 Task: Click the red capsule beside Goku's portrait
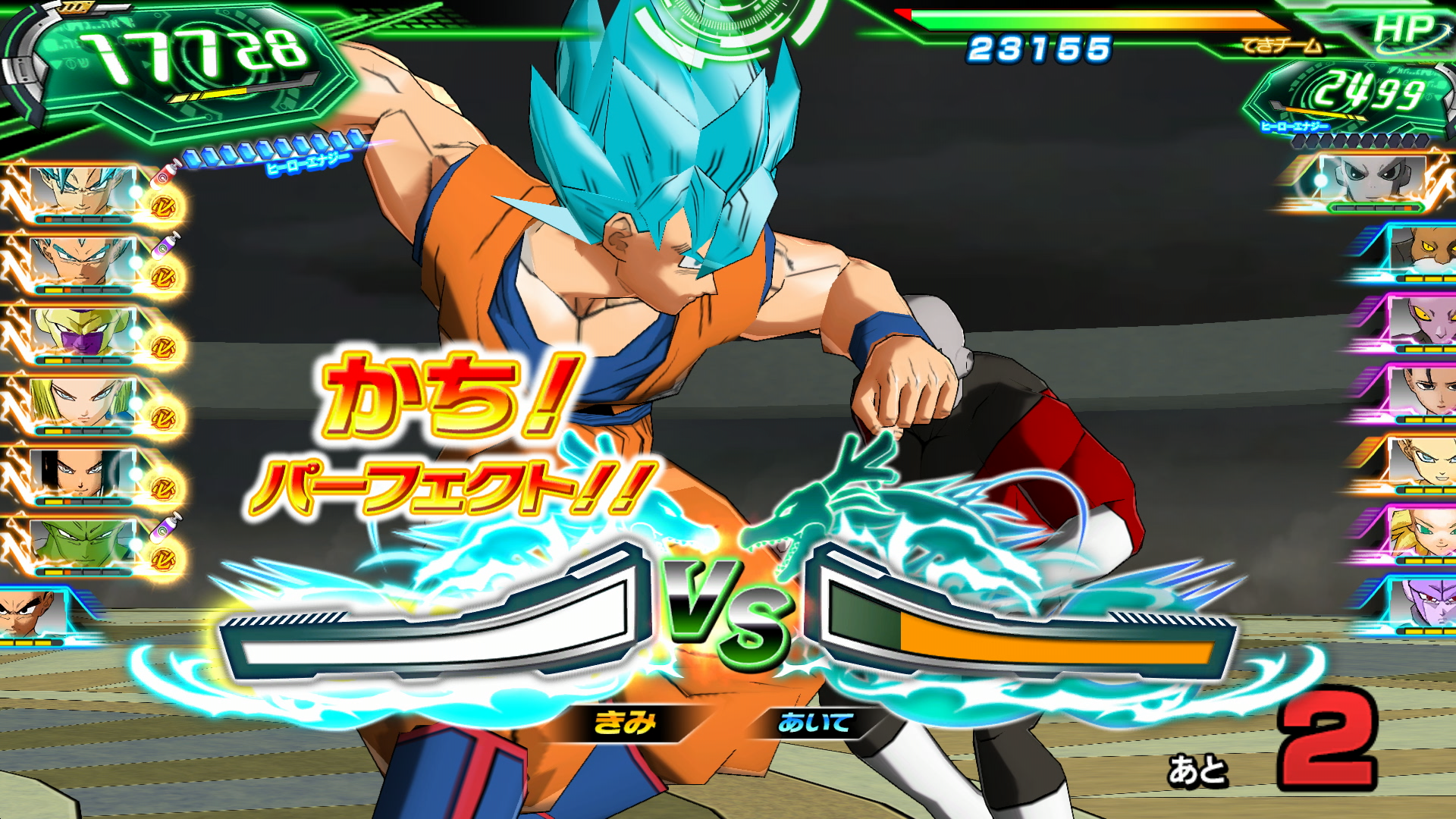pyautogui.click(x=165, y=174)
